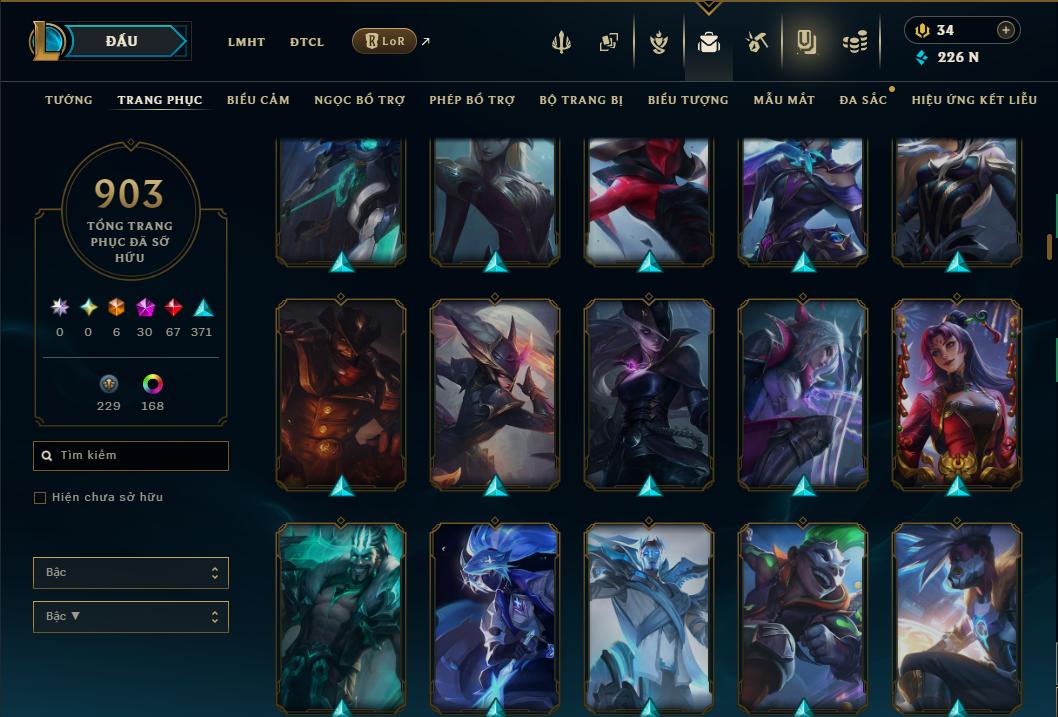Image resolution: width=1058 pixels, height=717 pixels.
Task: Click the plus button beside RP balance
Action: click(x=1005, y=30)
